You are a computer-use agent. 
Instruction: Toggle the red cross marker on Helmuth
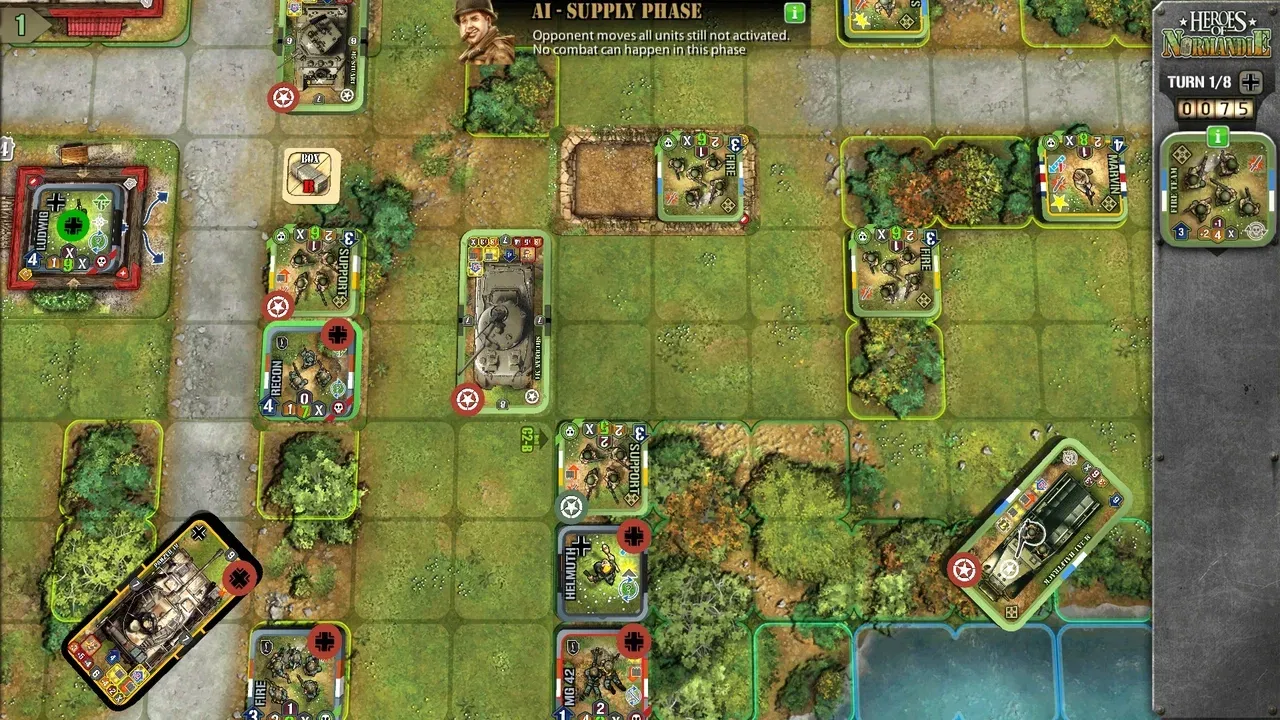point(633,538)
